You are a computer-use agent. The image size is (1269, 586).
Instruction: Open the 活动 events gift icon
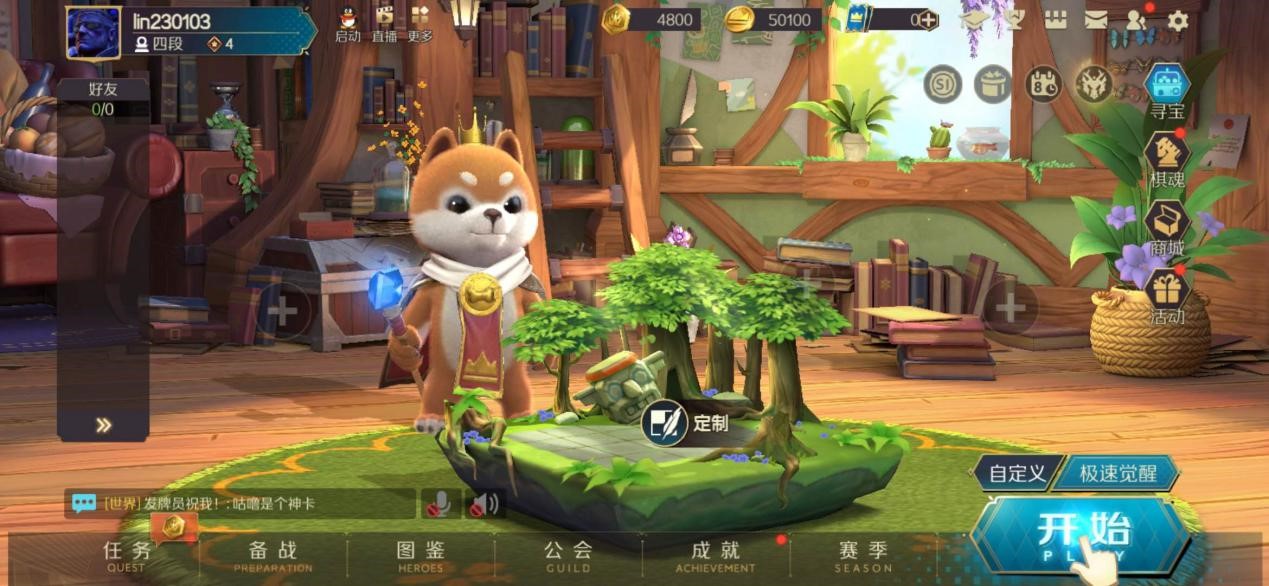[x=1167, y=295]
